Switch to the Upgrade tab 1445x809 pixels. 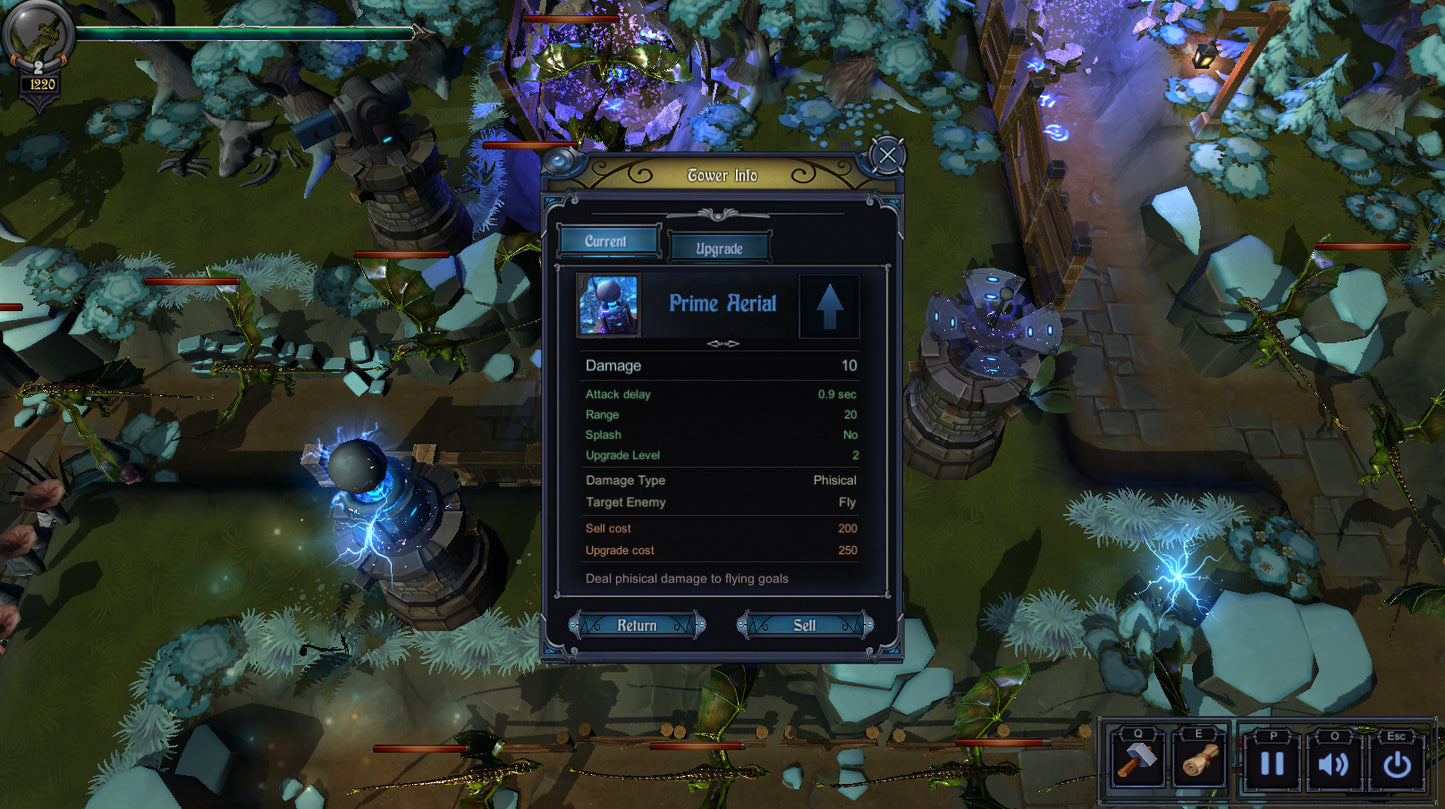[719, 248]
